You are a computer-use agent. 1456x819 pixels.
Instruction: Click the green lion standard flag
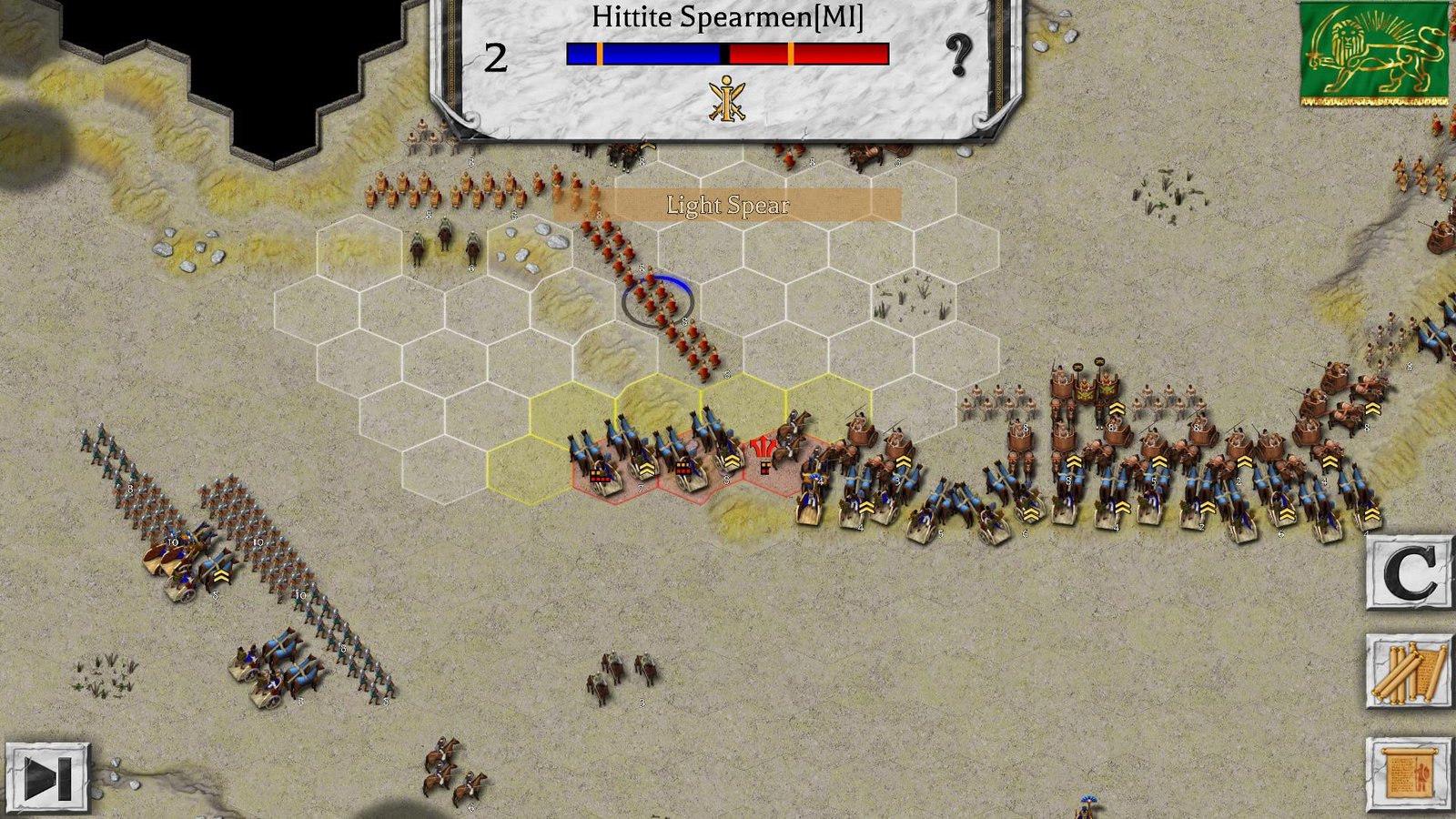1372,55
